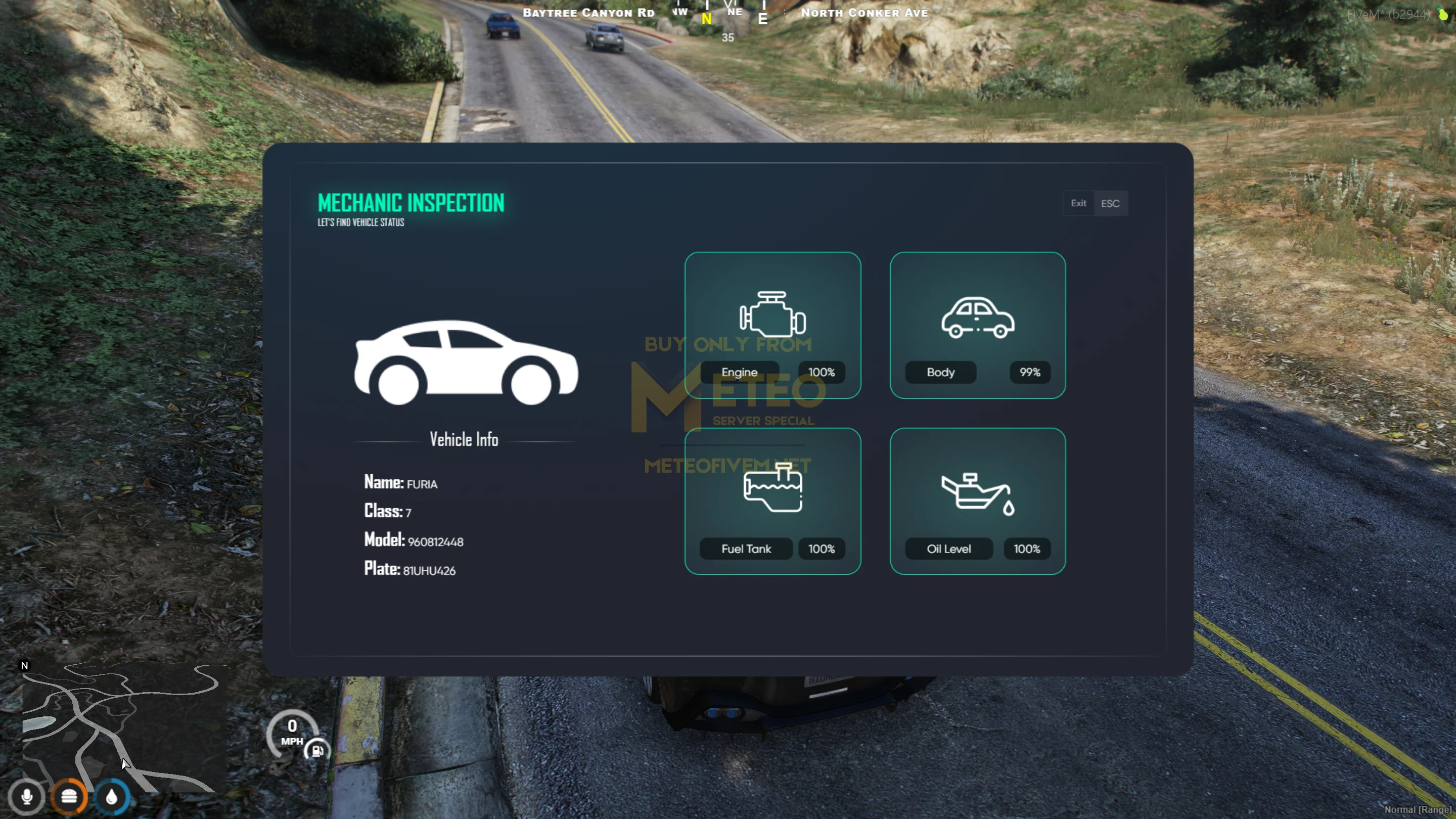Click the white car silhouette image
Image resolution: width=1456 pixels, height=819 pixels.
click(x=465, y=363)
